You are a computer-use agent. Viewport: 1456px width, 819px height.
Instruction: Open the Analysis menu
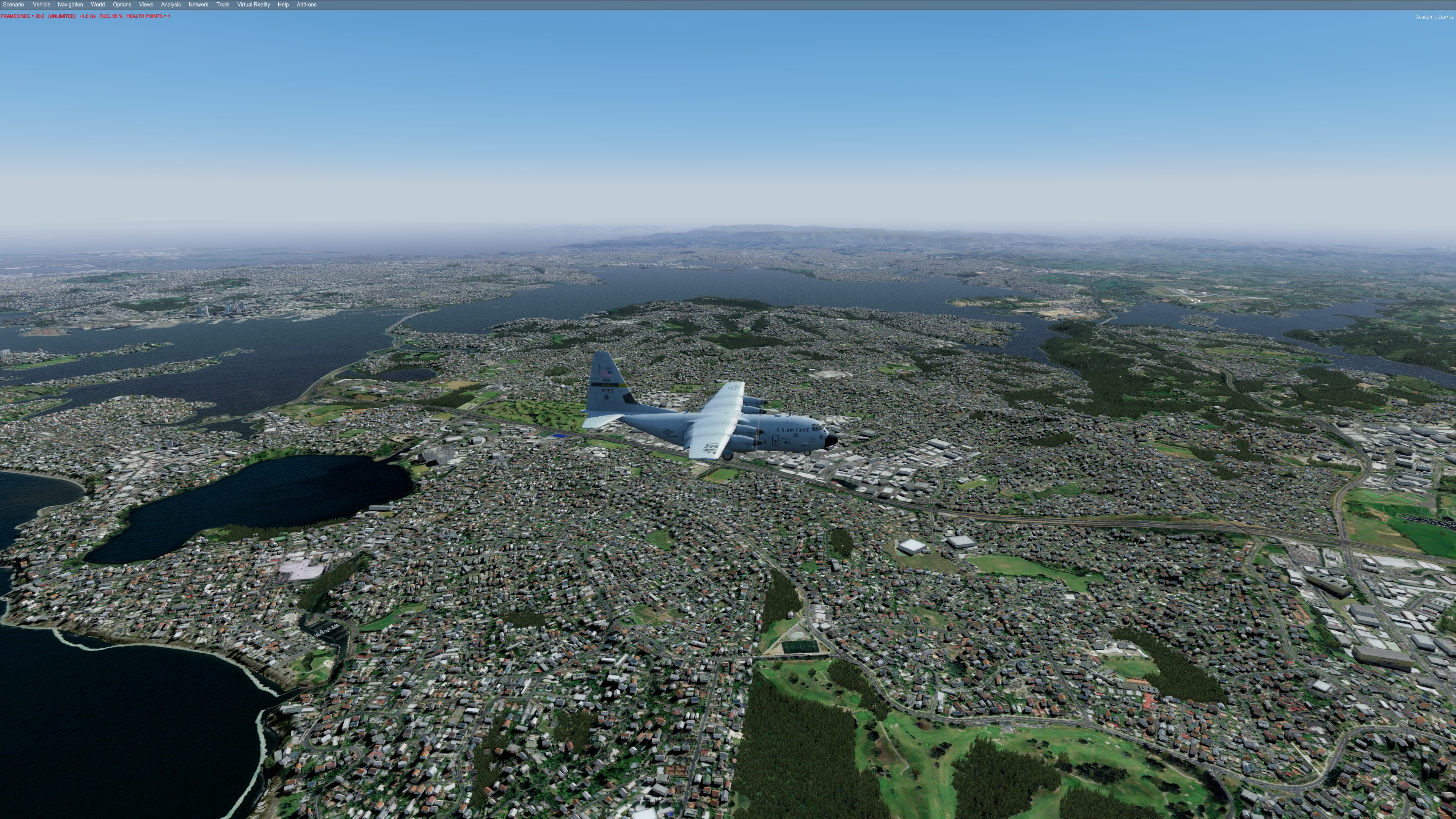point(171,5)
